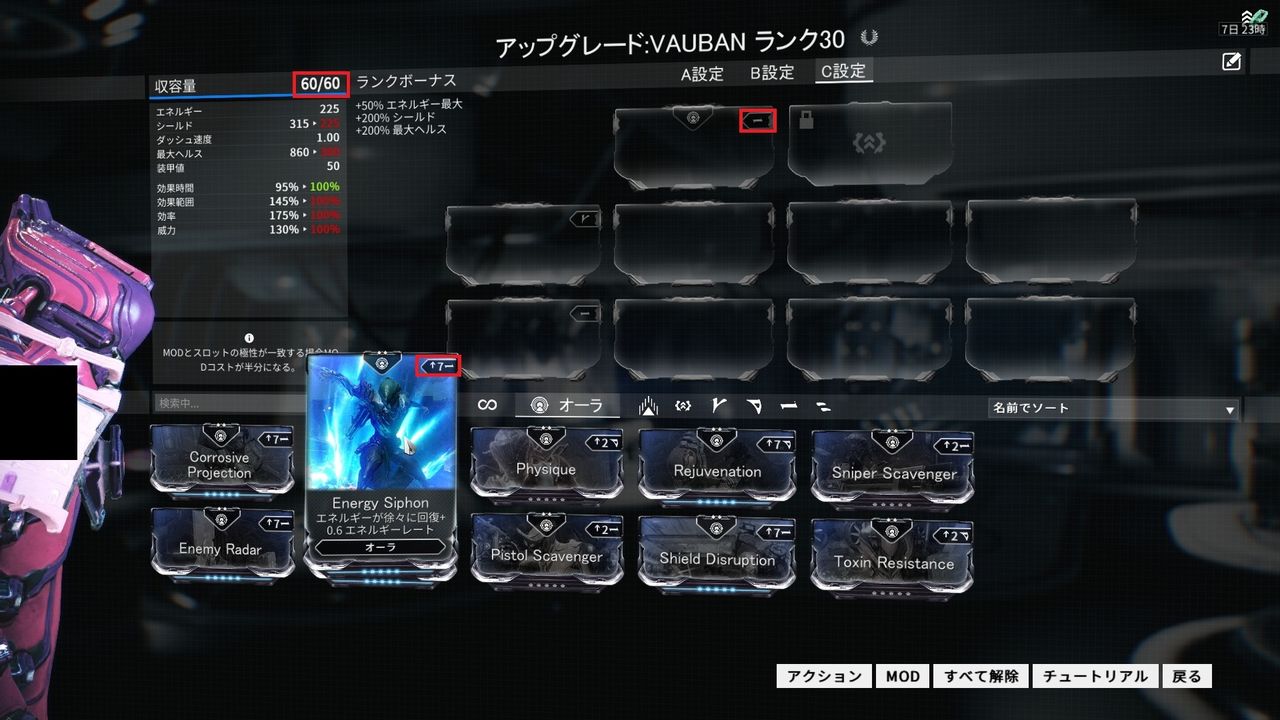Open the チュートリアル tutorial
The height and width of the screenshot is (720, 1280).
click(x=1096, y=676)
